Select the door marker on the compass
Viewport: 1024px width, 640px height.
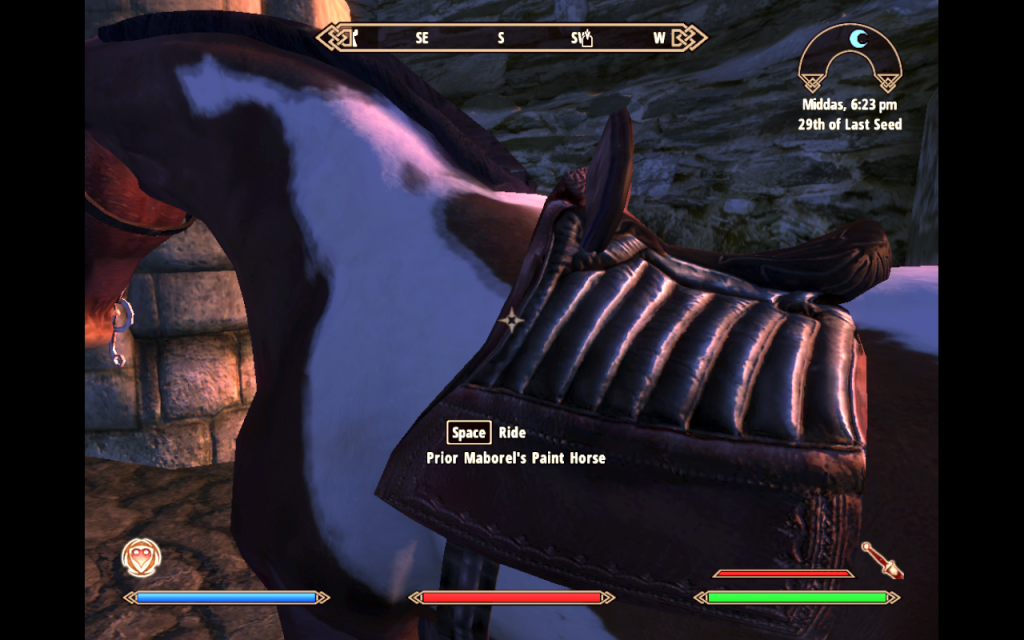coord(353,38)
